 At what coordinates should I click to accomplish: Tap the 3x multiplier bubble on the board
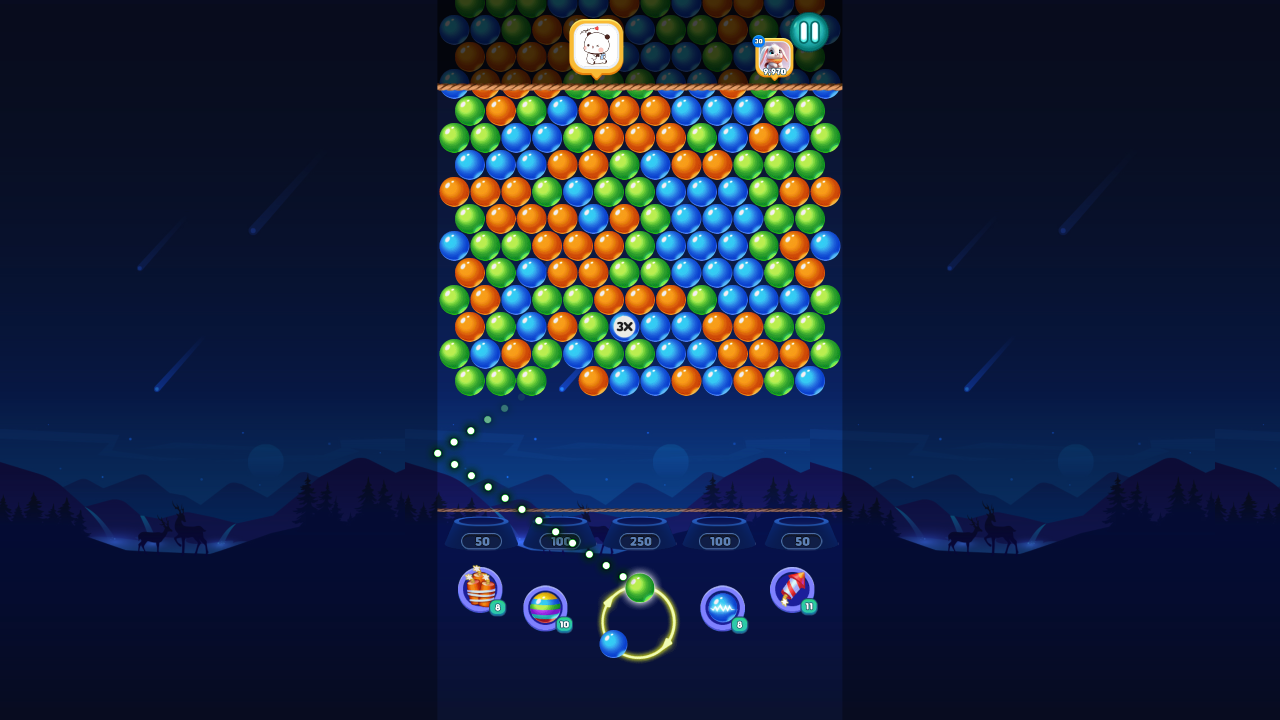coord(626,325)
